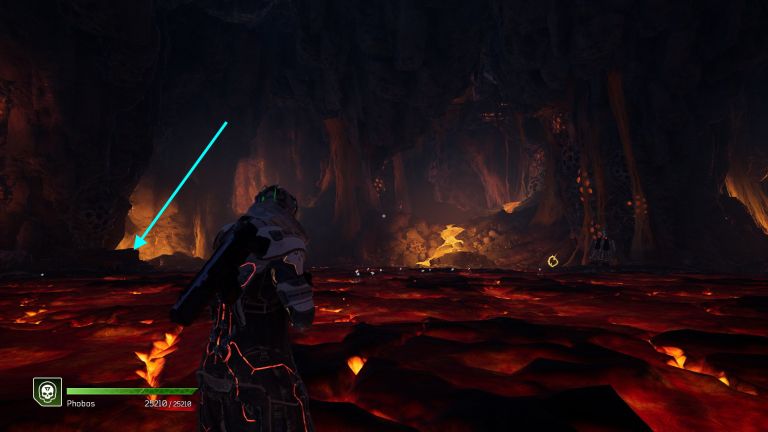Select the yellow circular waypoint marker
Image resolution: width=768 pixels, height=432 pixels.
coord(553,262)
